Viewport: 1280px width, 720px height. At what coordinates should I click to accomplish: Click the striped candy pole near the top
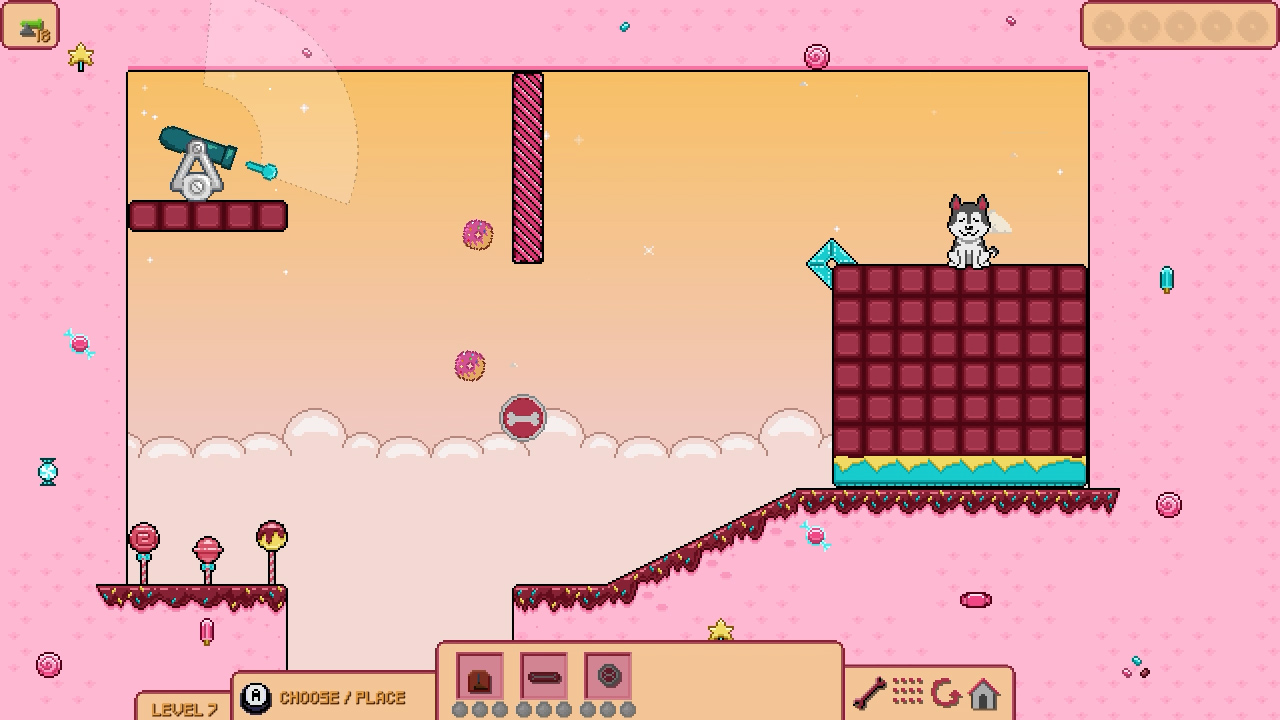point(526,165)
